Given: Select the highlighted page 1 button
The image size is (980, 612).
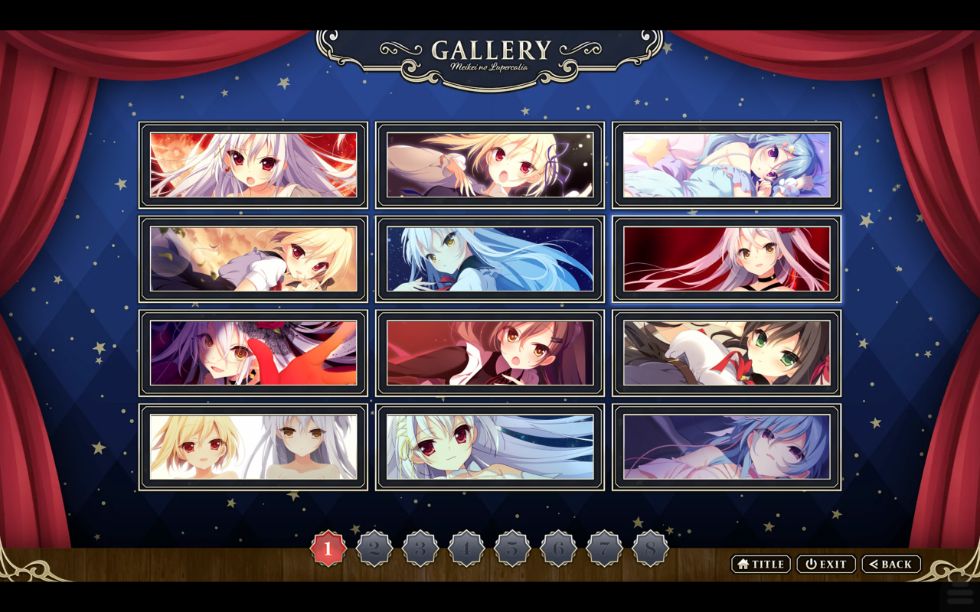Looking at the screenshot, I should click(x=328, y=548).
